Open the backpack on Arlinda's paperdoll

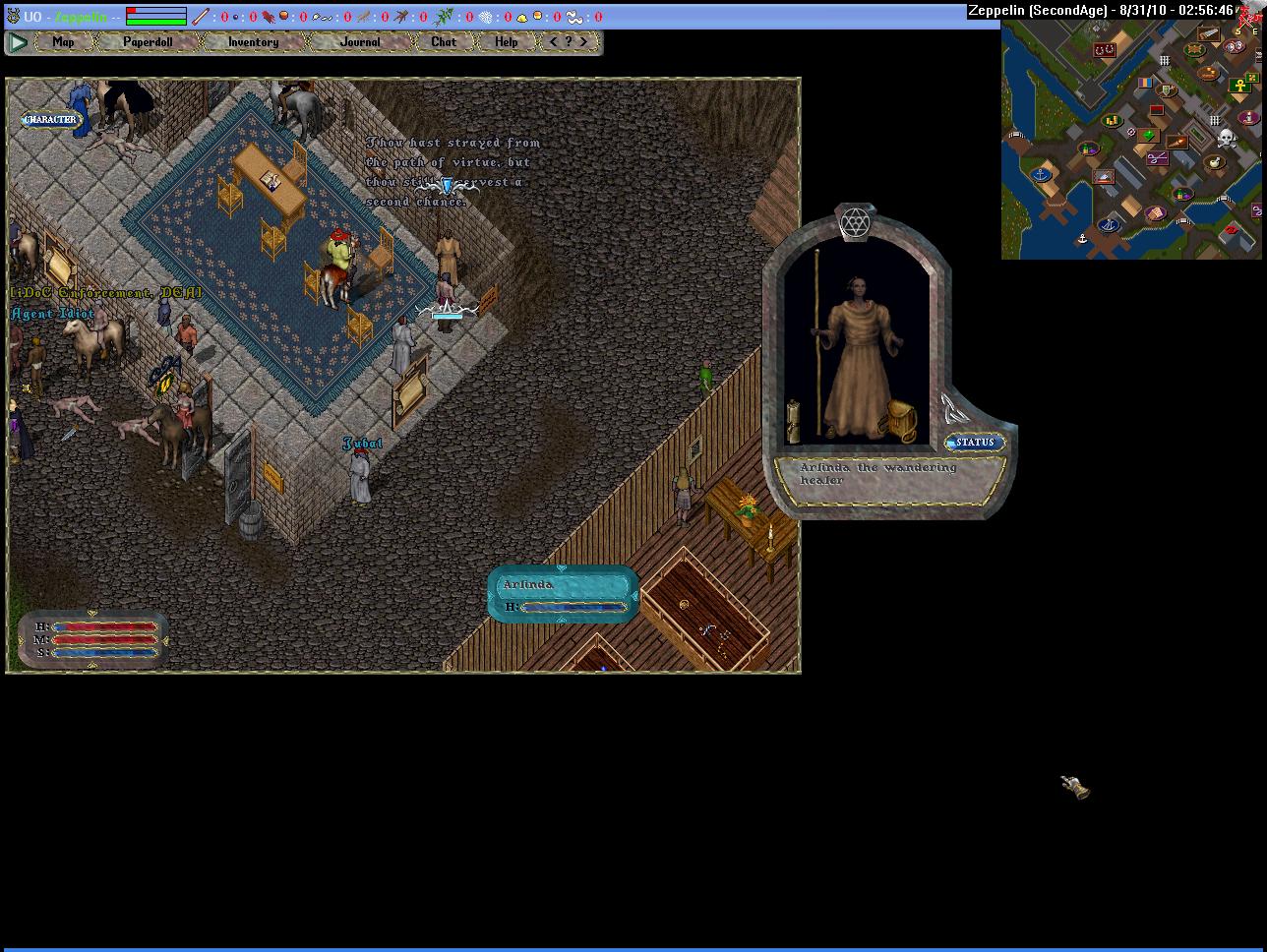(x=901, y=421)
